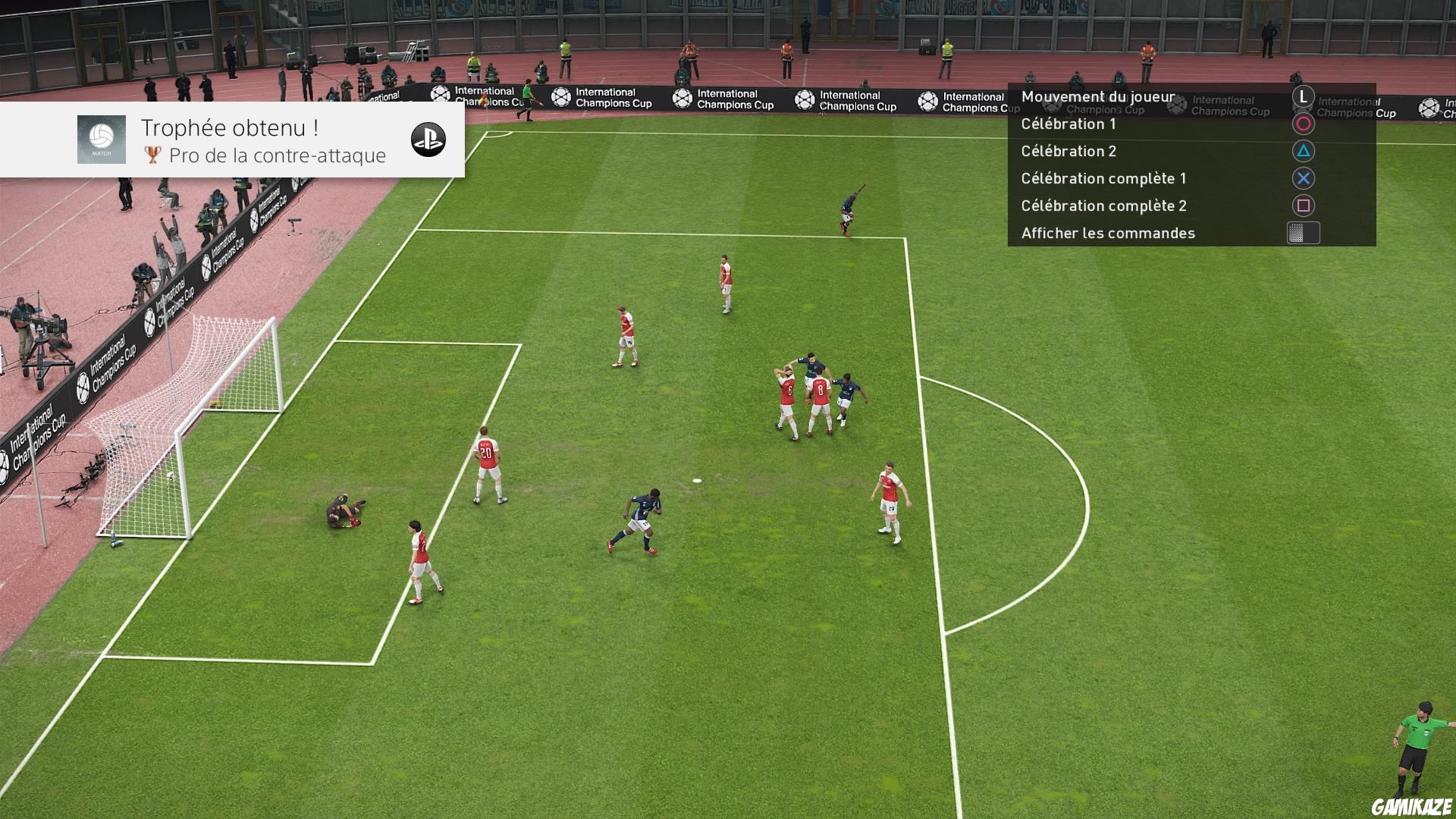Open Célébration 1 from the celebration menu
Image resolution: width=1456 pixels, height=819 pixels.
pos(1069,124)
